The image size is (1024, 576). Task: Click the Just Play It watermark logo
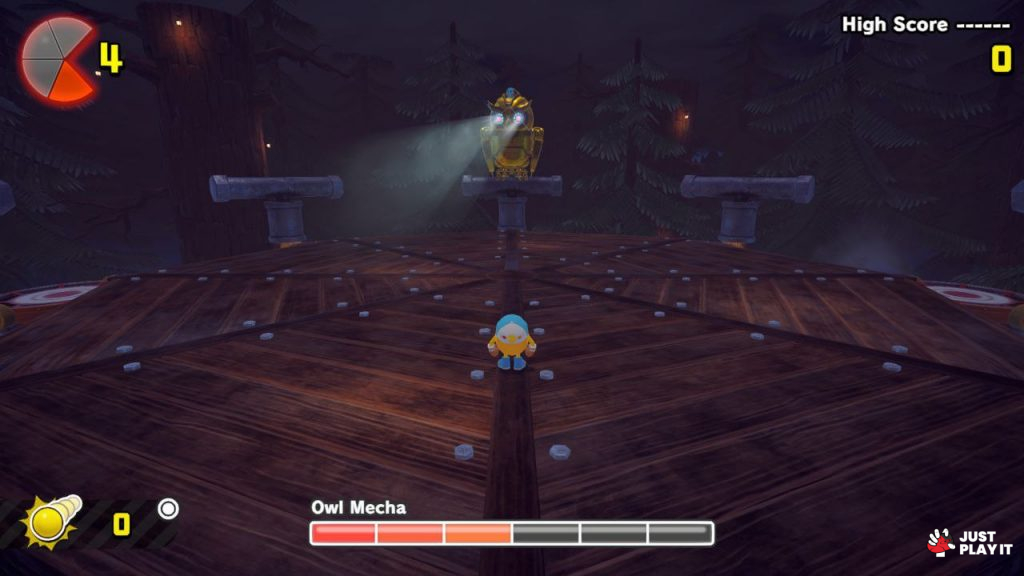pos(970,542)
